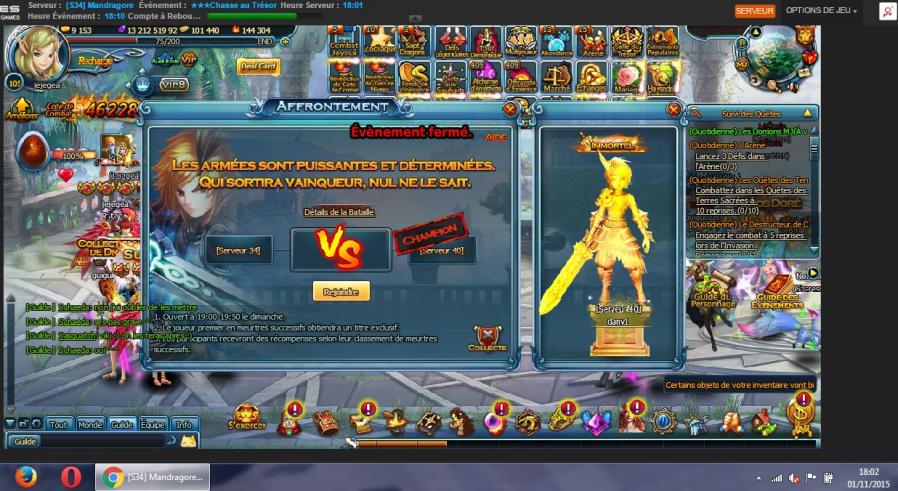Collapse the Suivi des Quêtes tracker
The height and width of the screenshot is (491, 898).
[x=807, y=113]
